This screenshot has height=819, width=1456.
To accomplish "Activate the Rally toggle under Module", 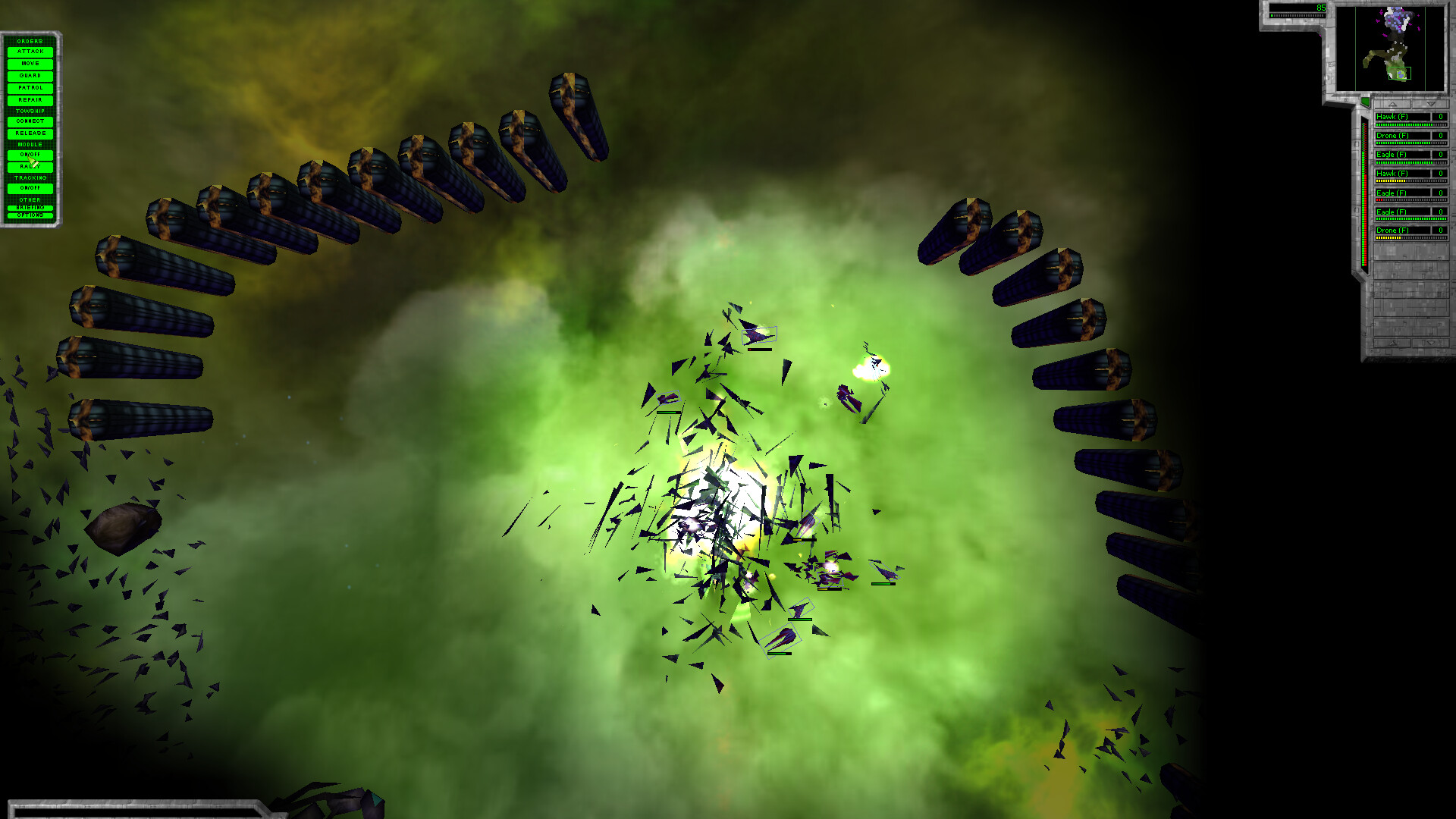I will tap(30, 167).
